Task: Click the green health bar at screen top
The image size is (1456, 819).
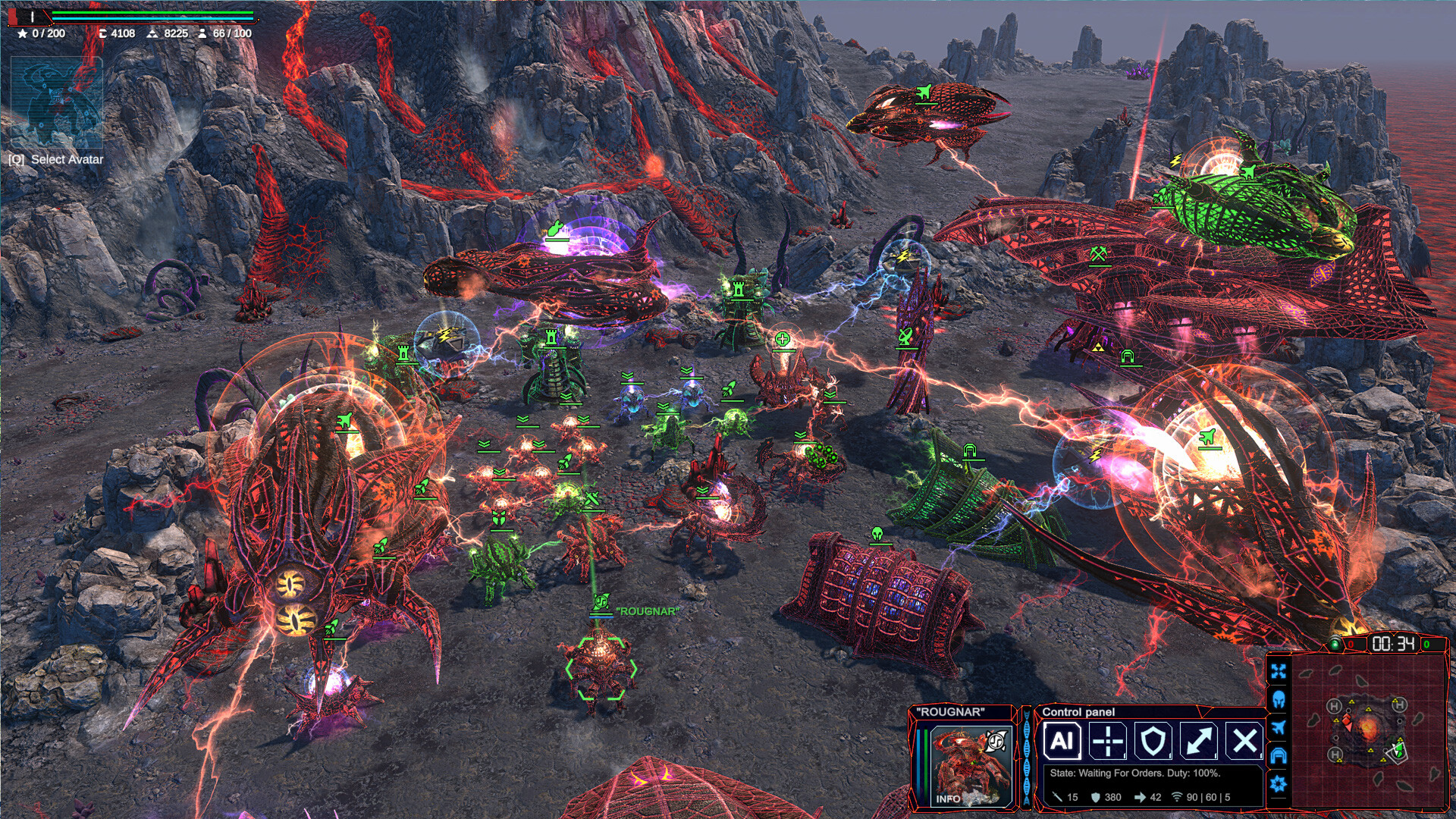Action: tap(152, 14)
